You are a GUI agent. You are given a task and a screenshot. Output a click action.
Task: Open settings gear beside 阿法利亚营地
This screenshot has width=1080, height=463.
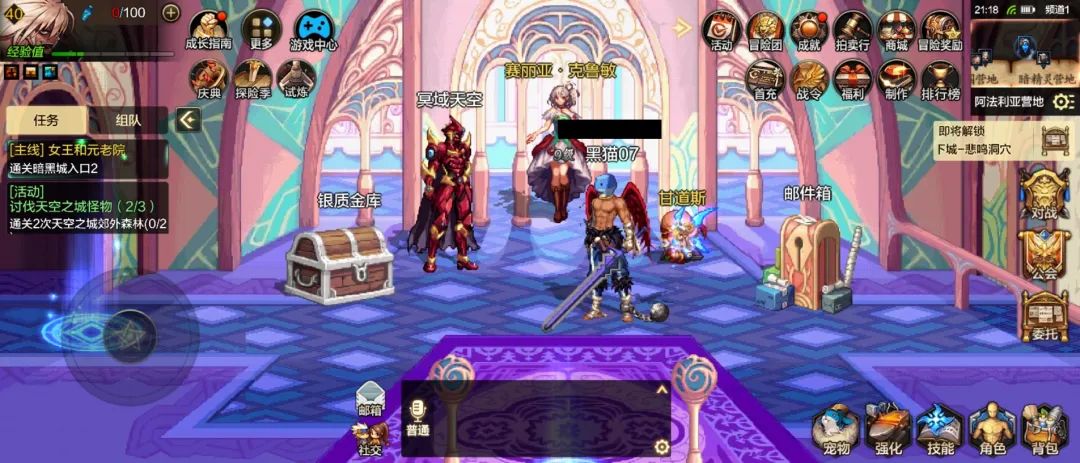[x=1063, y=101]
